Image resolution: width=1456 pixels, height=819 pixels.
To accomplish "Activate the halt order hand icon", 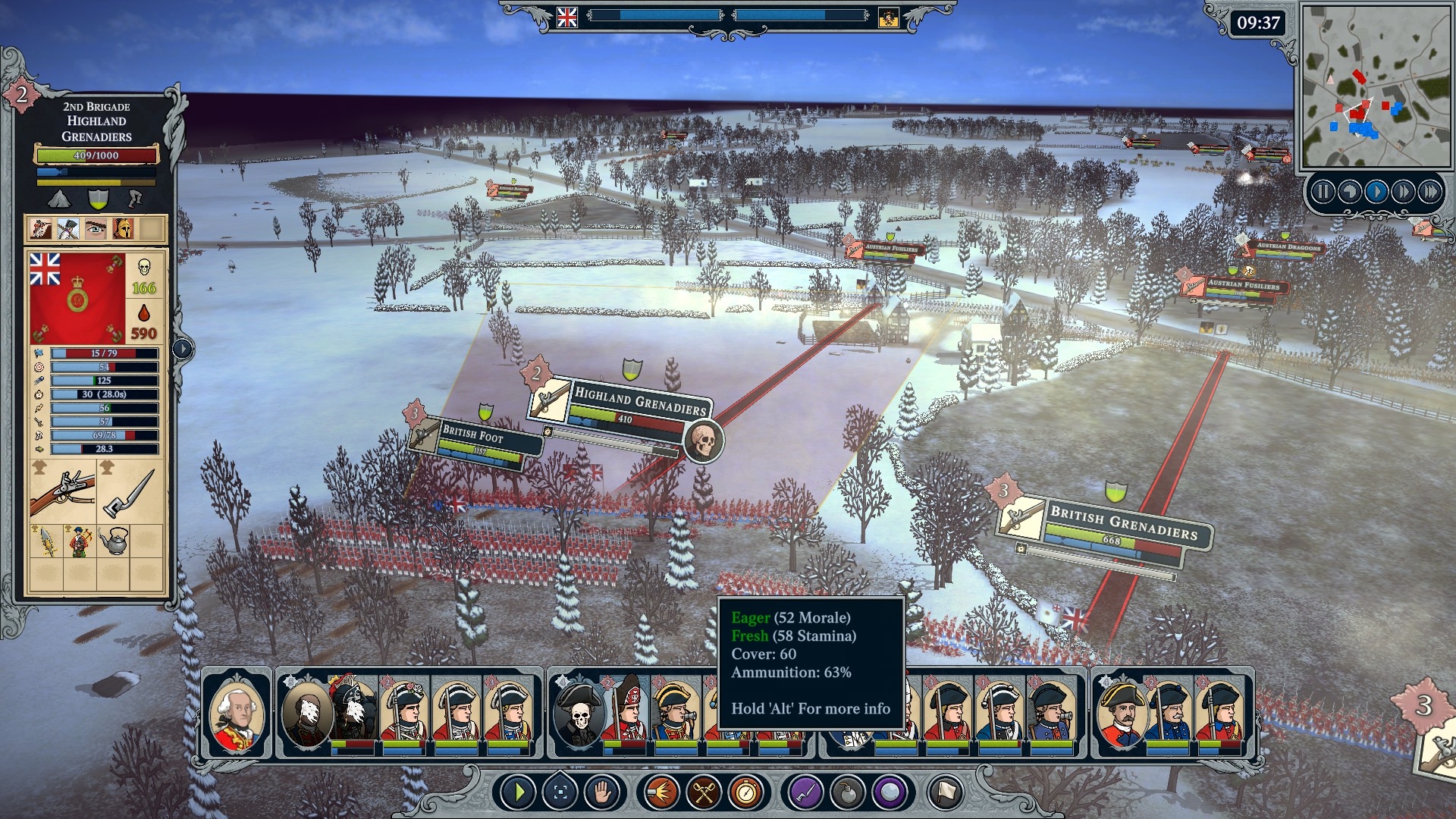I will pyautogui.click(x=602, y=793).
